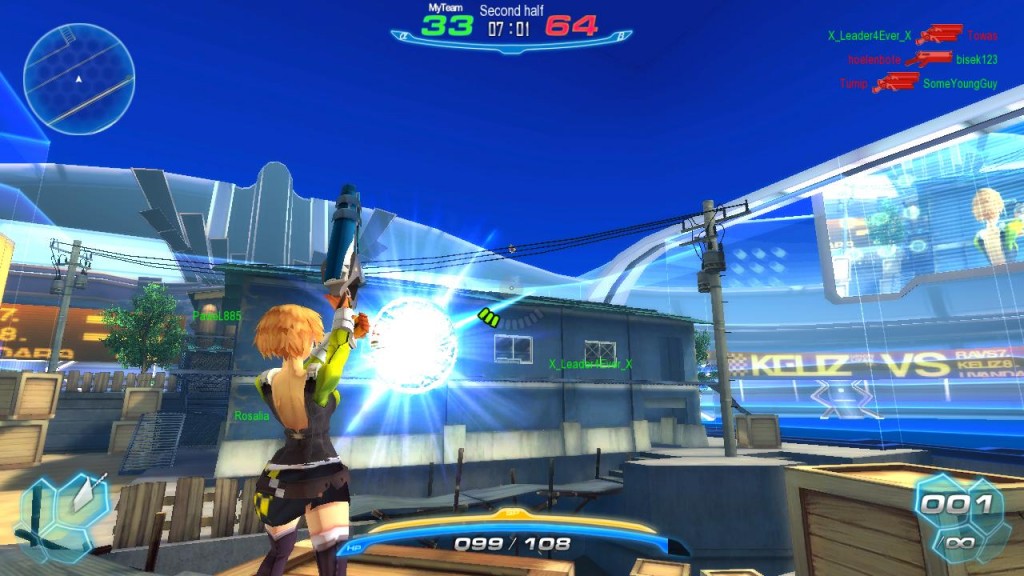Click the circular minimap radar
1024x576 pixels.
[x=79, y=78]
